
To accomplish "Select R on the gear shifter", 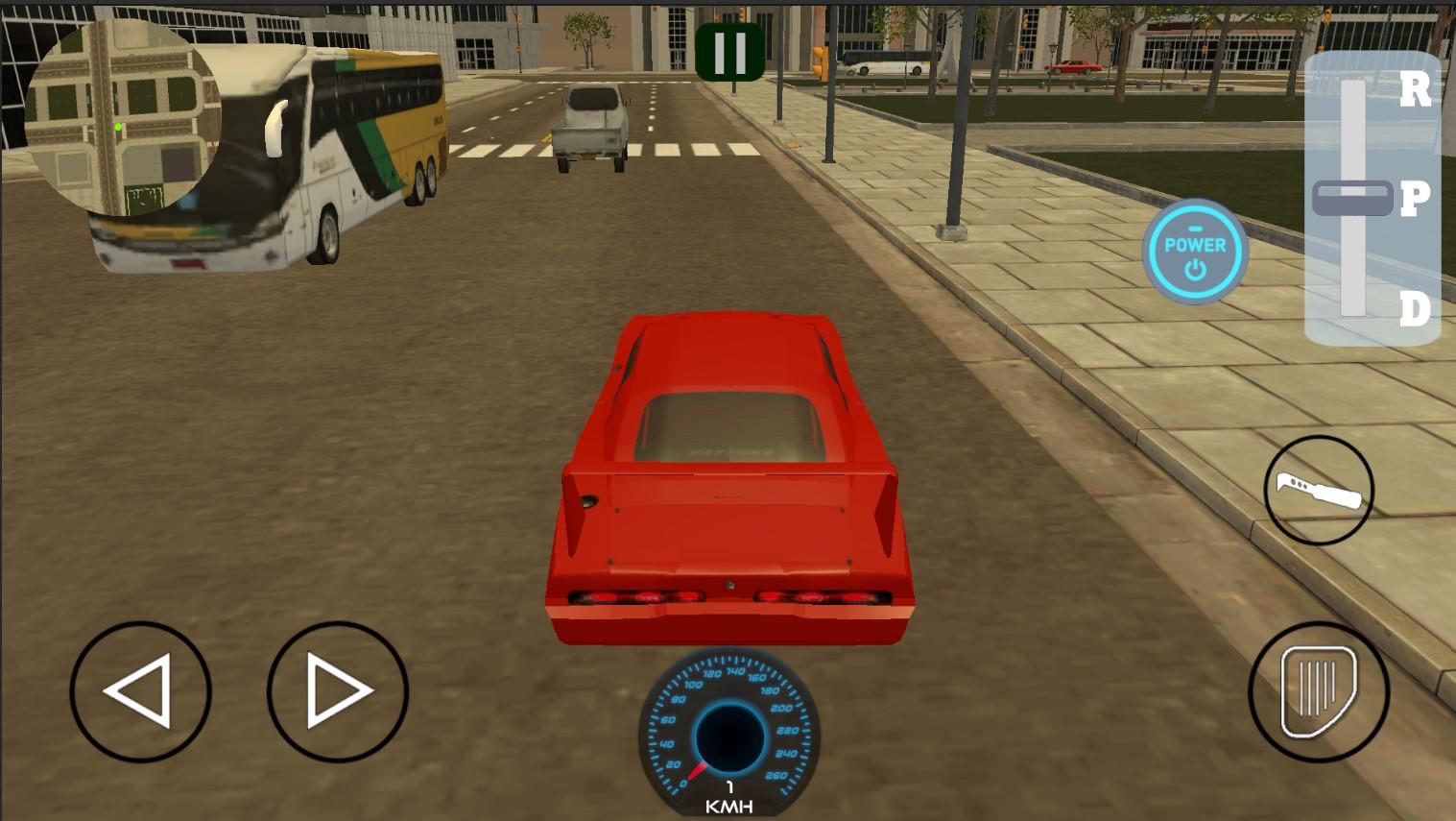I will click(1415, 89).
